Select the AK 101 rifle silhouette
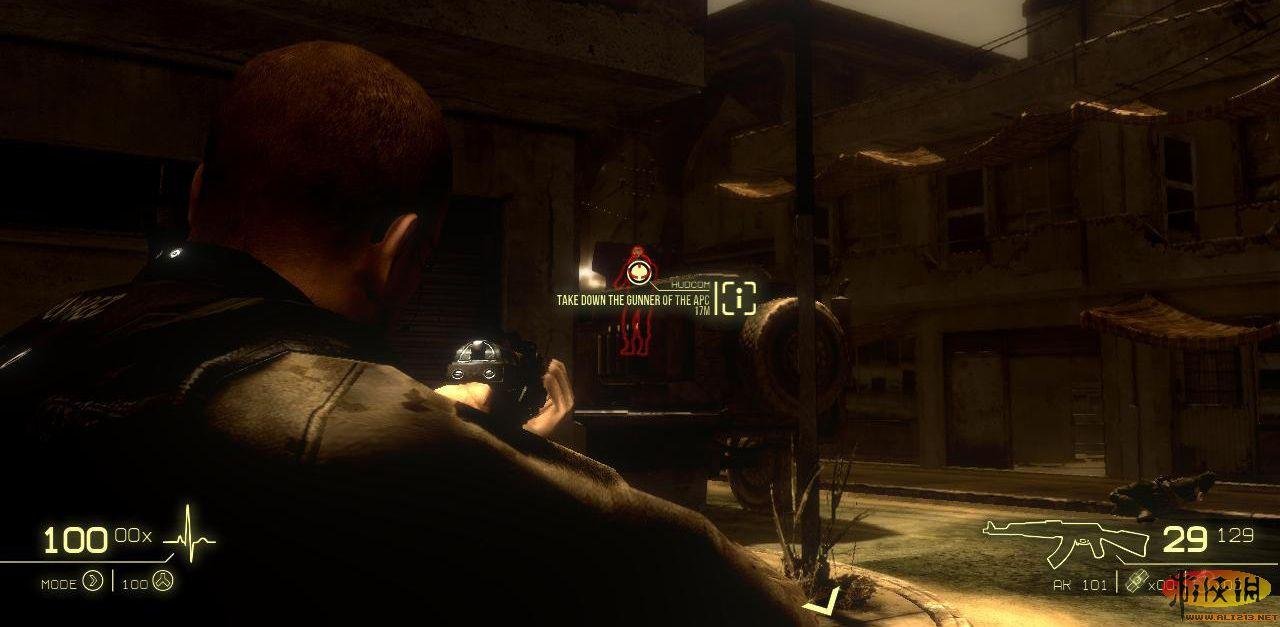The height and width of the screenshot is (627, 1280). point(1064,541)
